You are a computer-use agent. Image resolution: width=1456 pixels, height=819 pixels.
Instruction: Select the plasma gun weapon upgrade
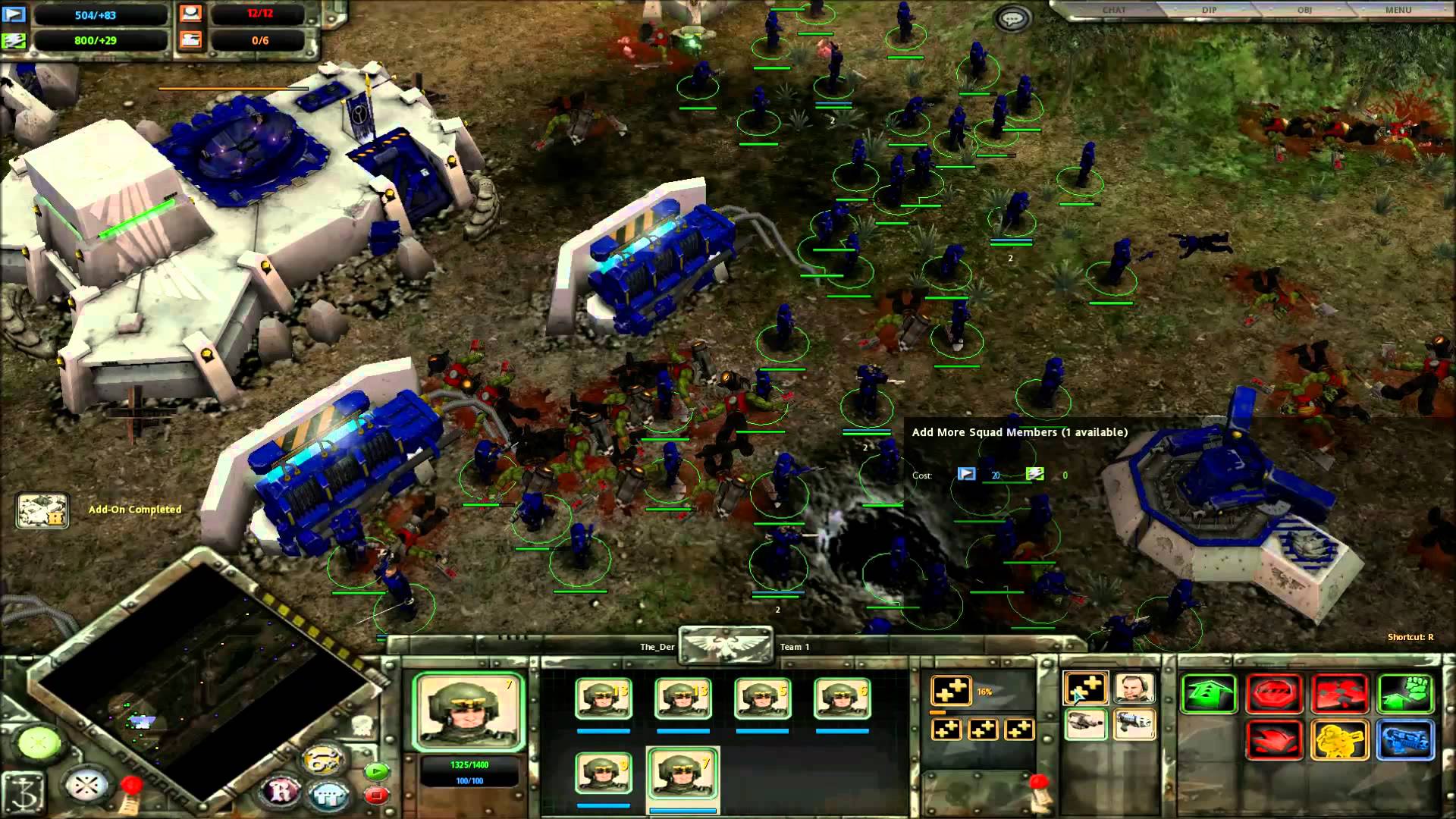(x=1134, y=724)
